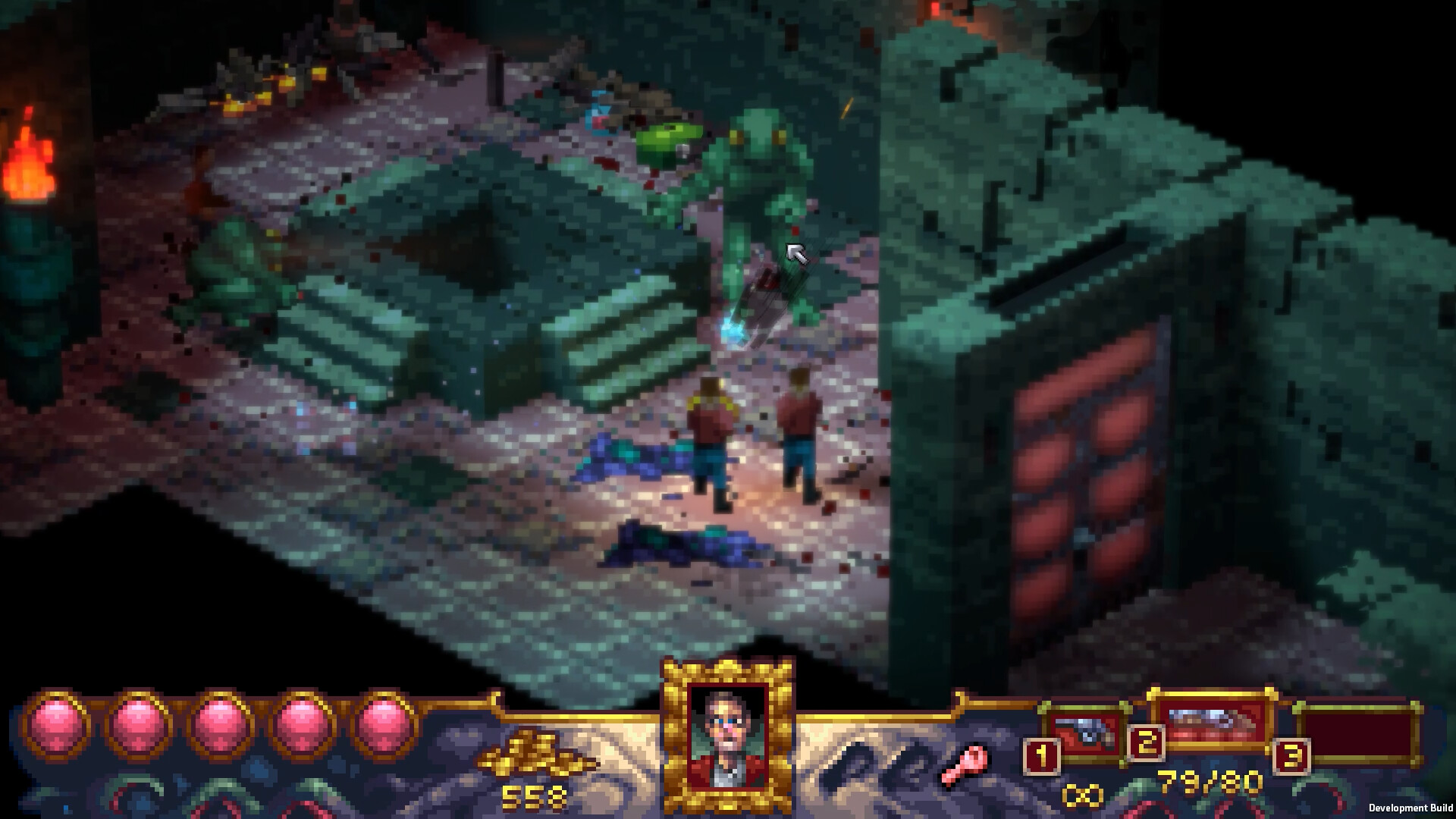Click the infinity ammo symbol under slot 1
The height and width of the screenshot is (819, 1456).
[1081, 795]
